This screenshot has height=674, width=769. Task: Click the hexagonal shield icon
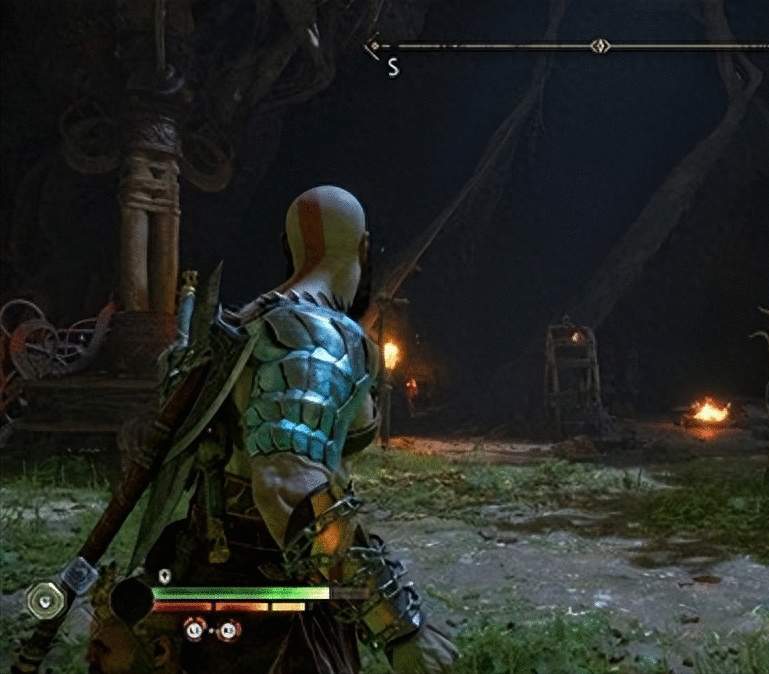46,600
